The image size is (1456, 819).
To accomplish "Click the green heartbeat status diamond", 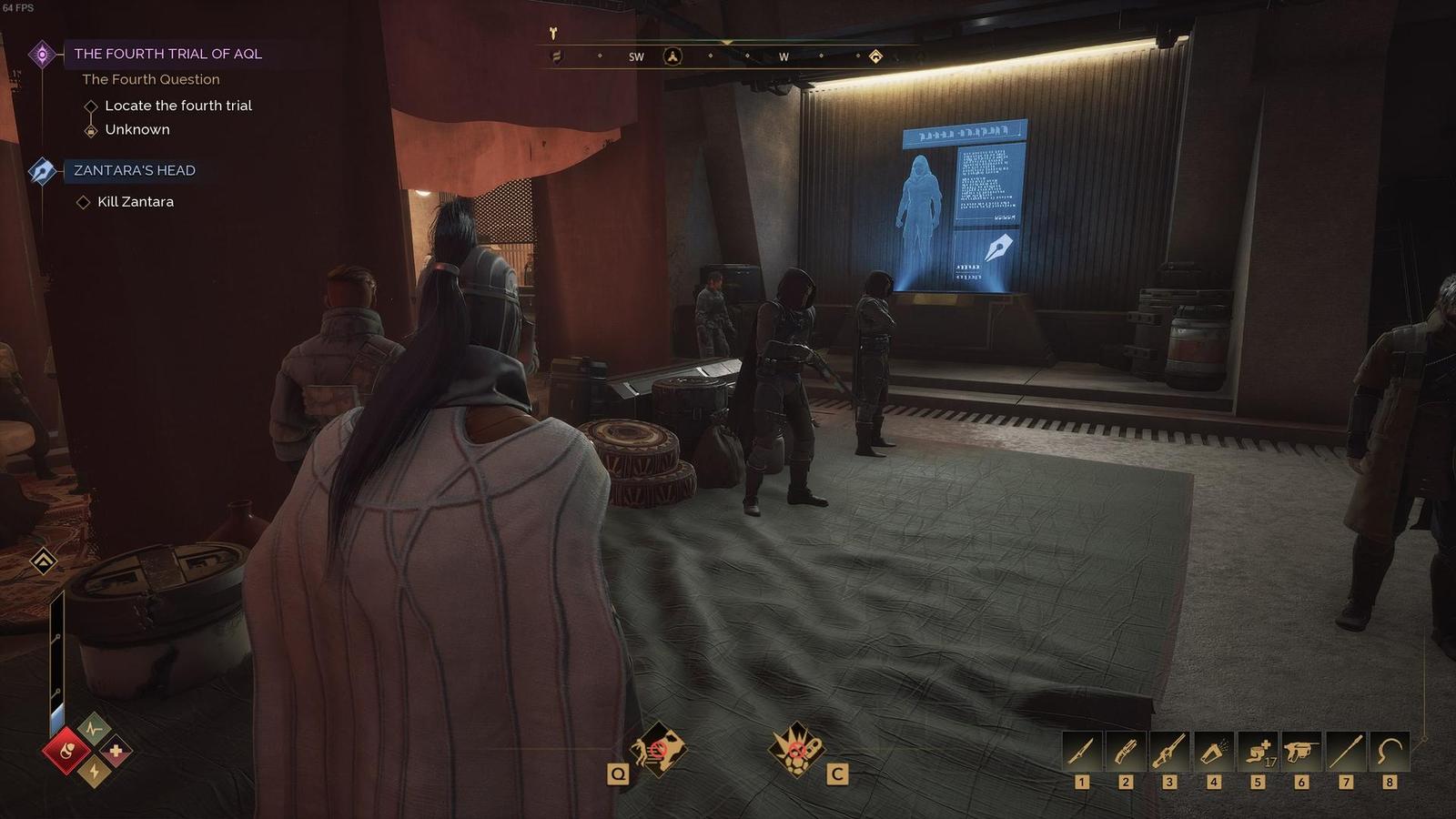I will tap(93, 728).
